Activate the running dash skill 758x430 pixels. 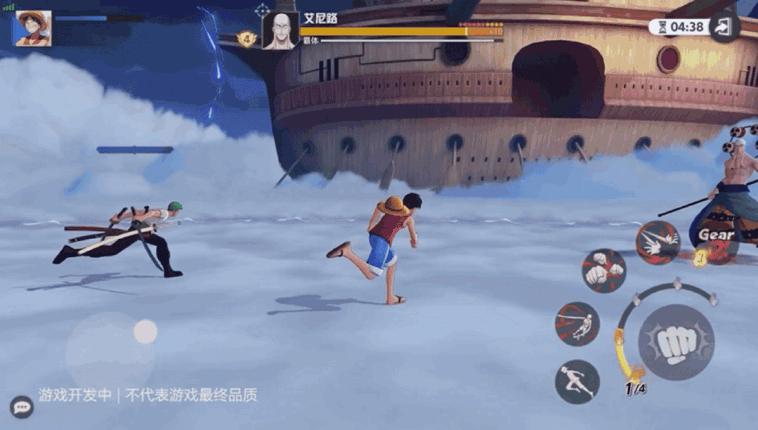(x=577, y=382)
